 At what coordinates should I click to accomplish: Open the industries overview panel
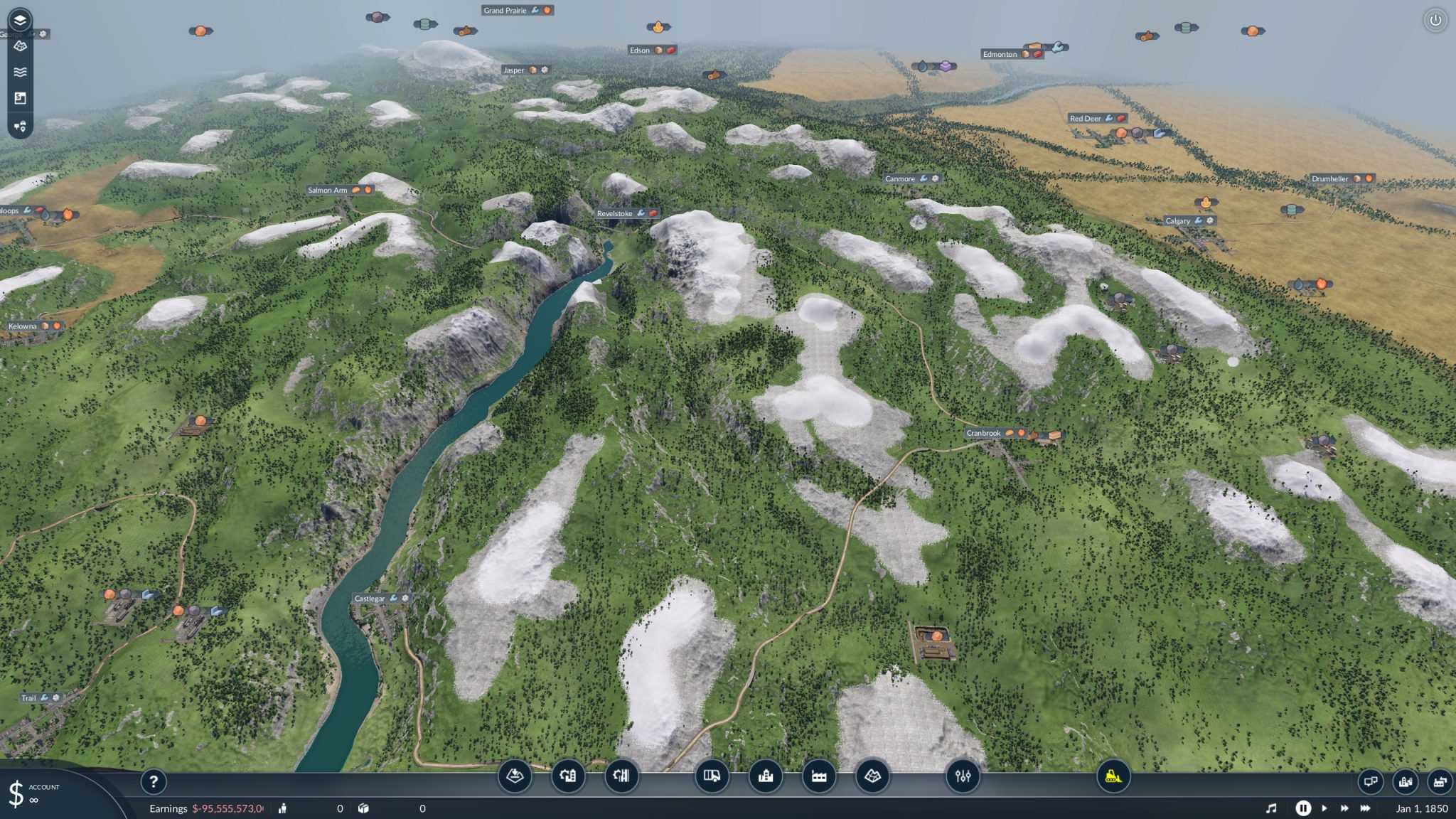coord(1440,781)
